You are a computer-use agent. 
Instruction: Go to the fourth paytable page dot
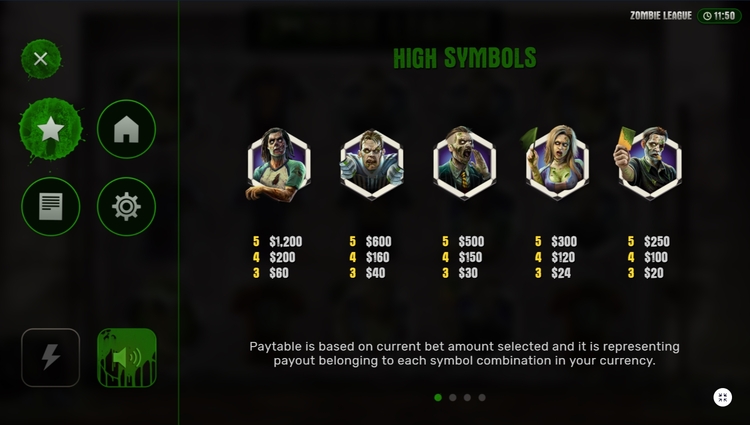tap(482, 397)
